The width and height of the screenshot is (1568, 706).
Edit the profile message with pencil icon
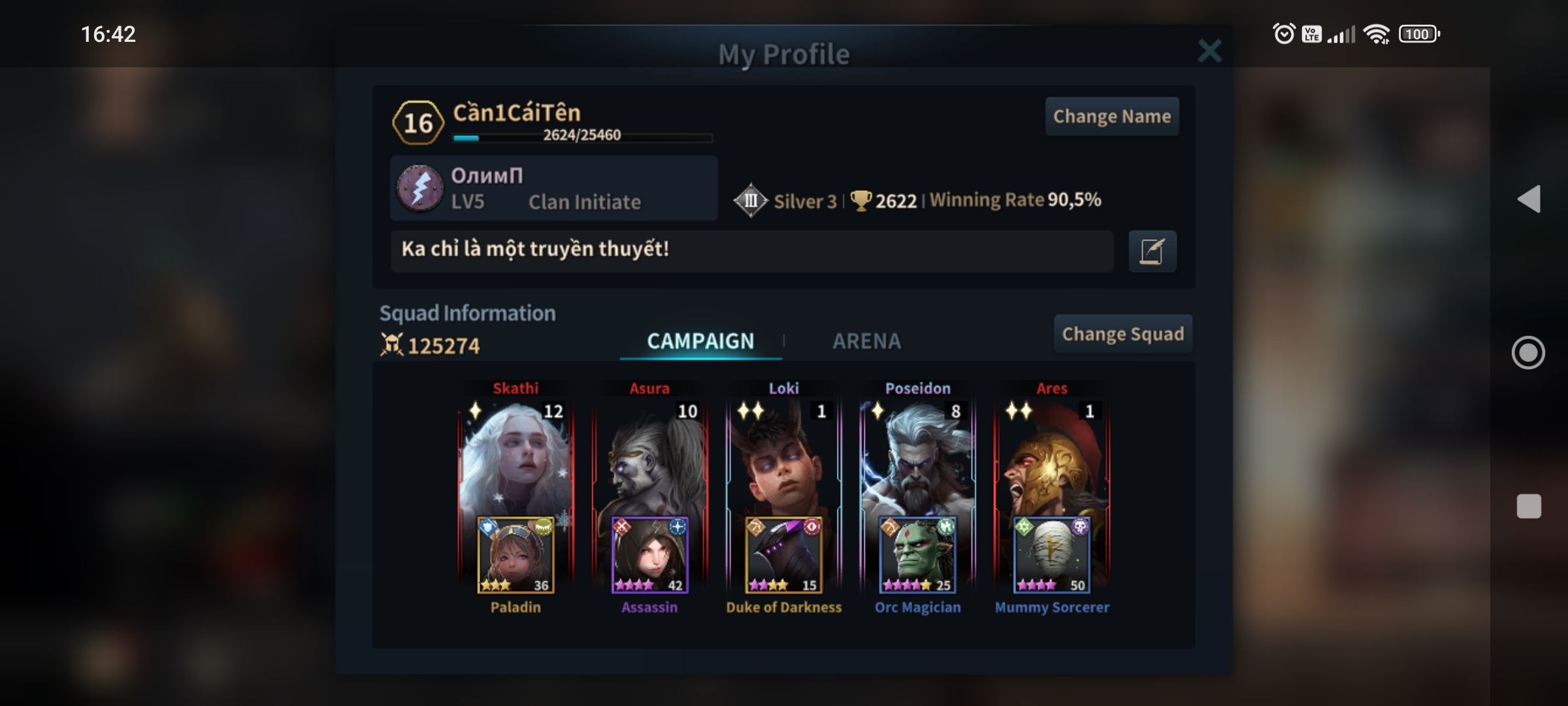[1152, 251]
